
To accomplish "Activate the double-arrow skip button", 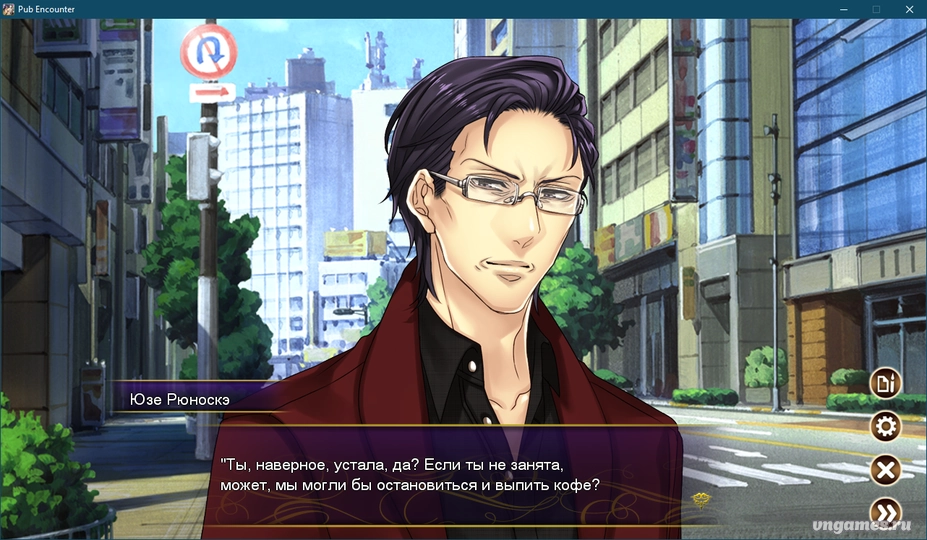I will [x=885, y=513].
